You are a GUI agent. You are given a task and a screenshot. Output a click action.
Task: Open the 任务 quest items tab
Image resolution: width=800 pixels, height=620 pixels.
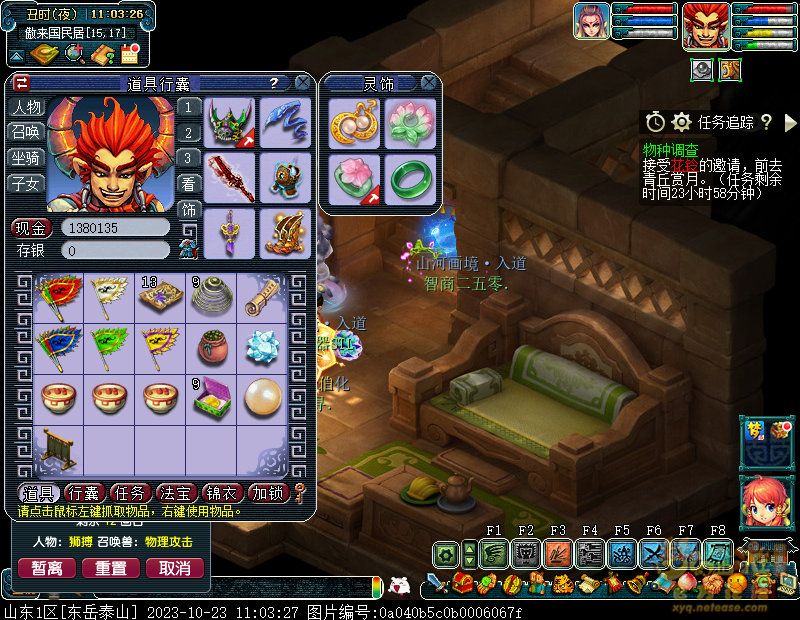[x=130, y=493]
